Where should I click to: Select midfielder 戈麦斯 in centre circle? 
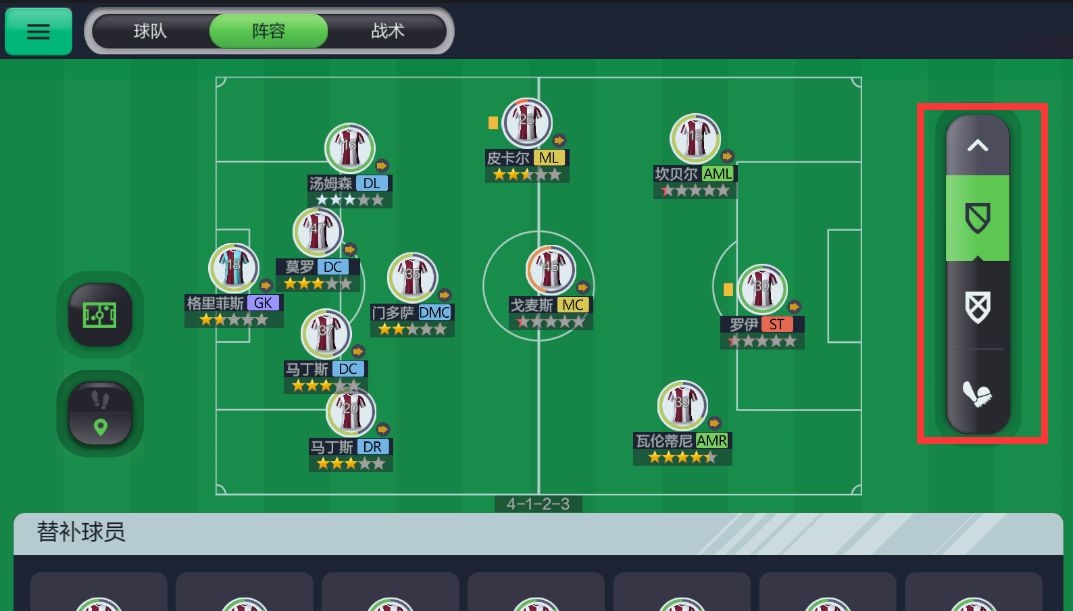point(551,270)
